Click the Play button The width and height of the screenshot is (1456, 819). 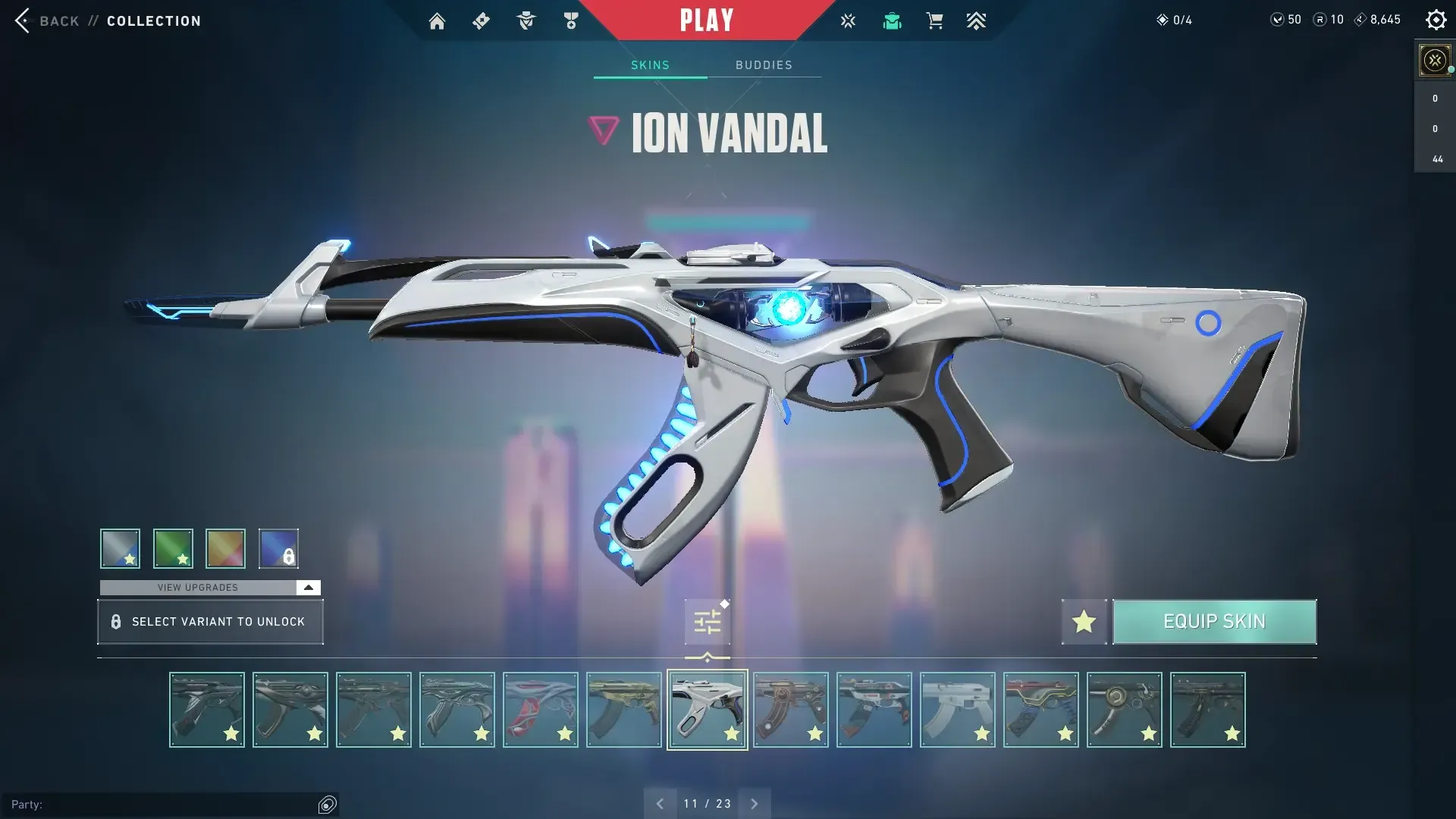coord(707,20)
